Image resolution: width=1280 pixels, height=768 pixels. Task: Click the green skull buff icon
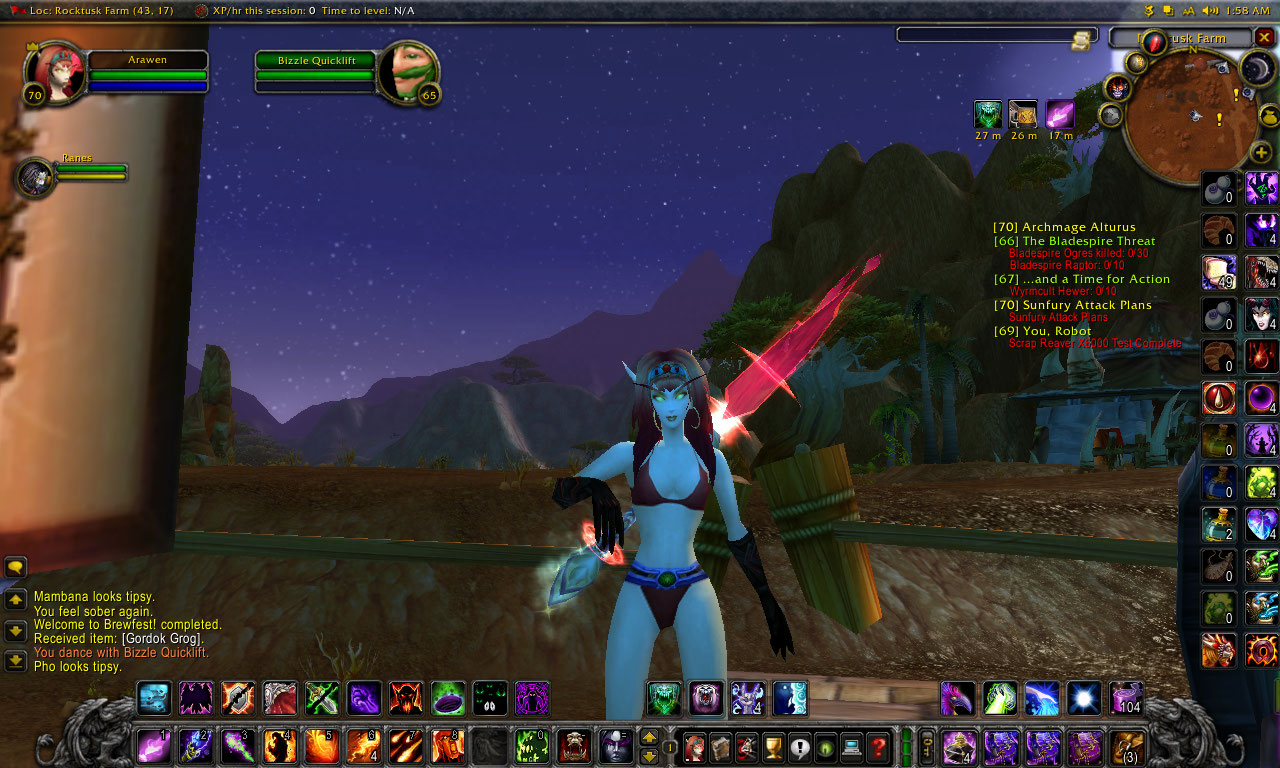[x=988, y=115]
